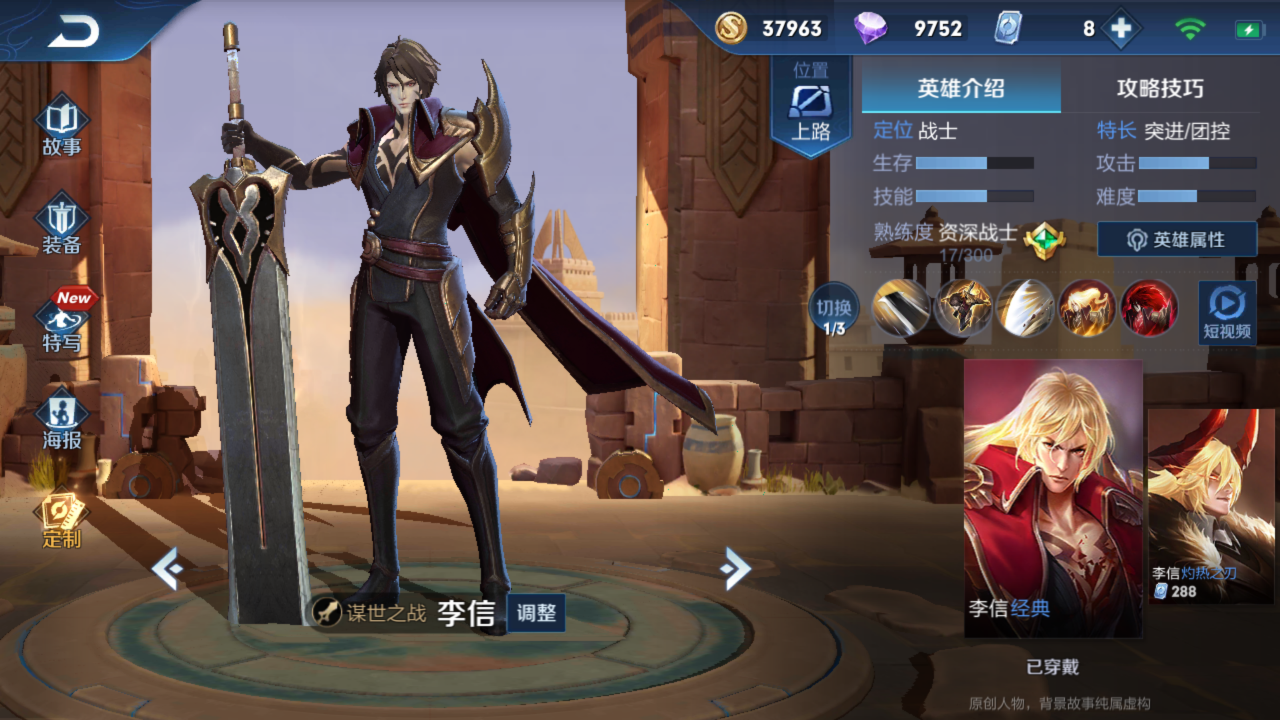Go back using the return arrow

click(73, 32)
